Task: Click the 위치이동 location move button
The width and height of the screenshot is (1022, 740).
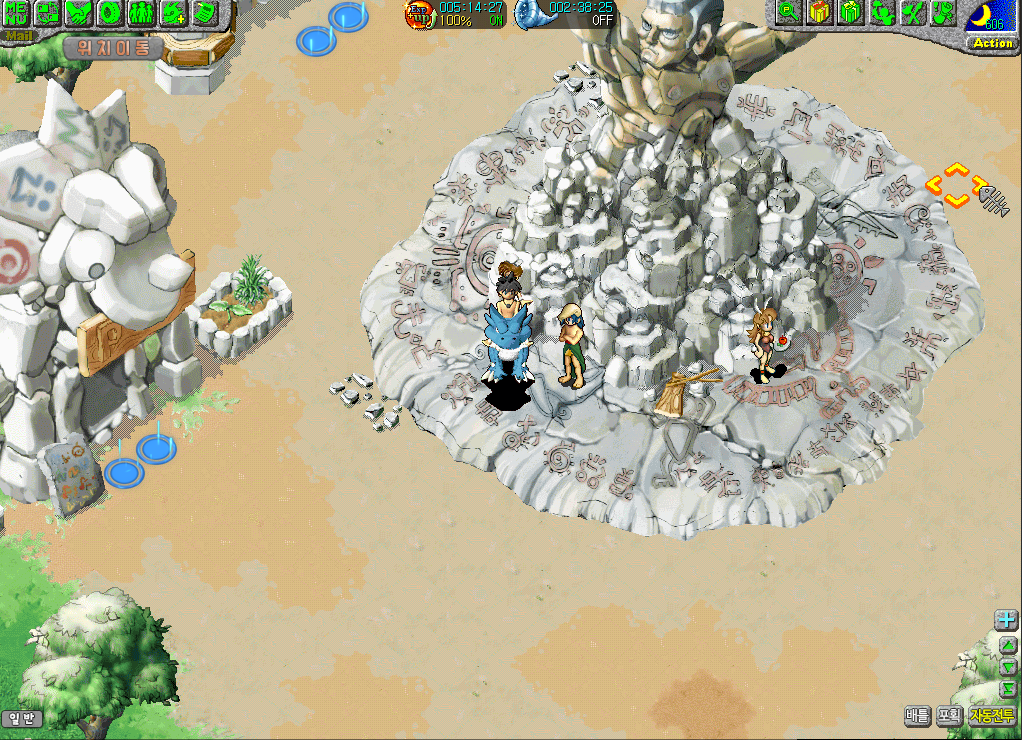Action: tap(112, 47)
